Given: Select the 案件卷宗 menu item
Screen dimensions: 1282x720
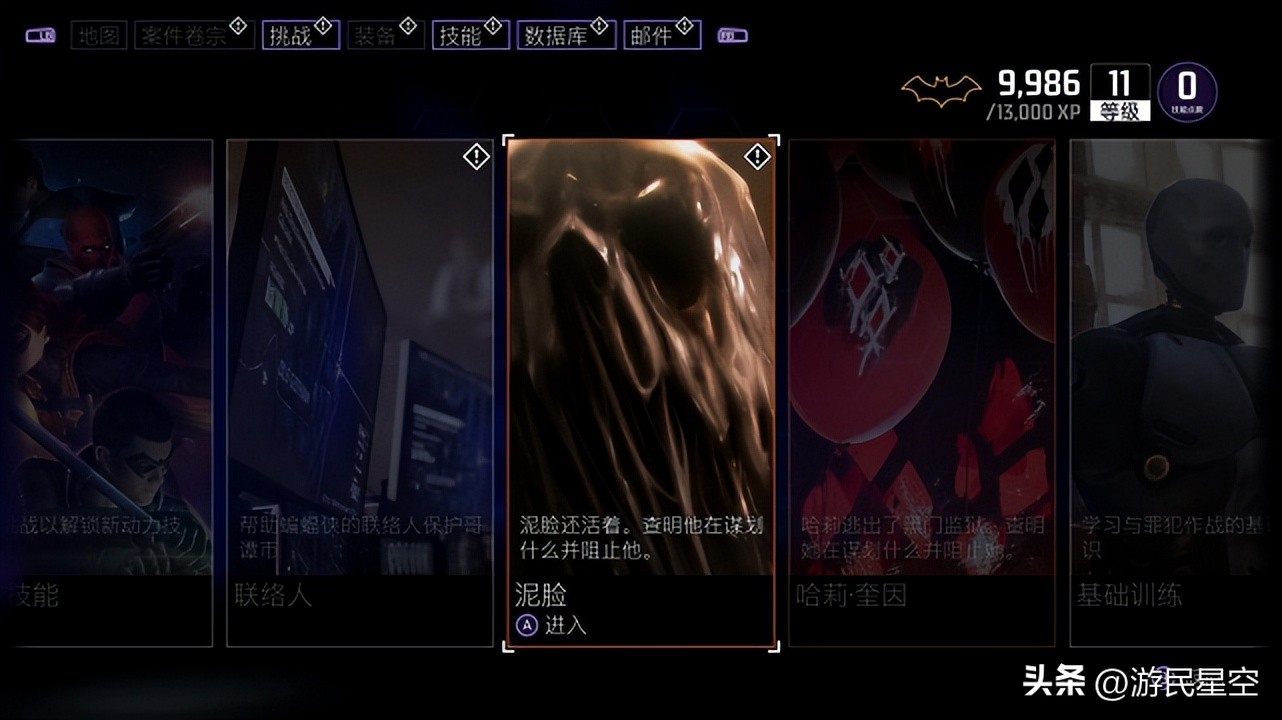Looking at the screenshot, I should click(x=192, y=34).
